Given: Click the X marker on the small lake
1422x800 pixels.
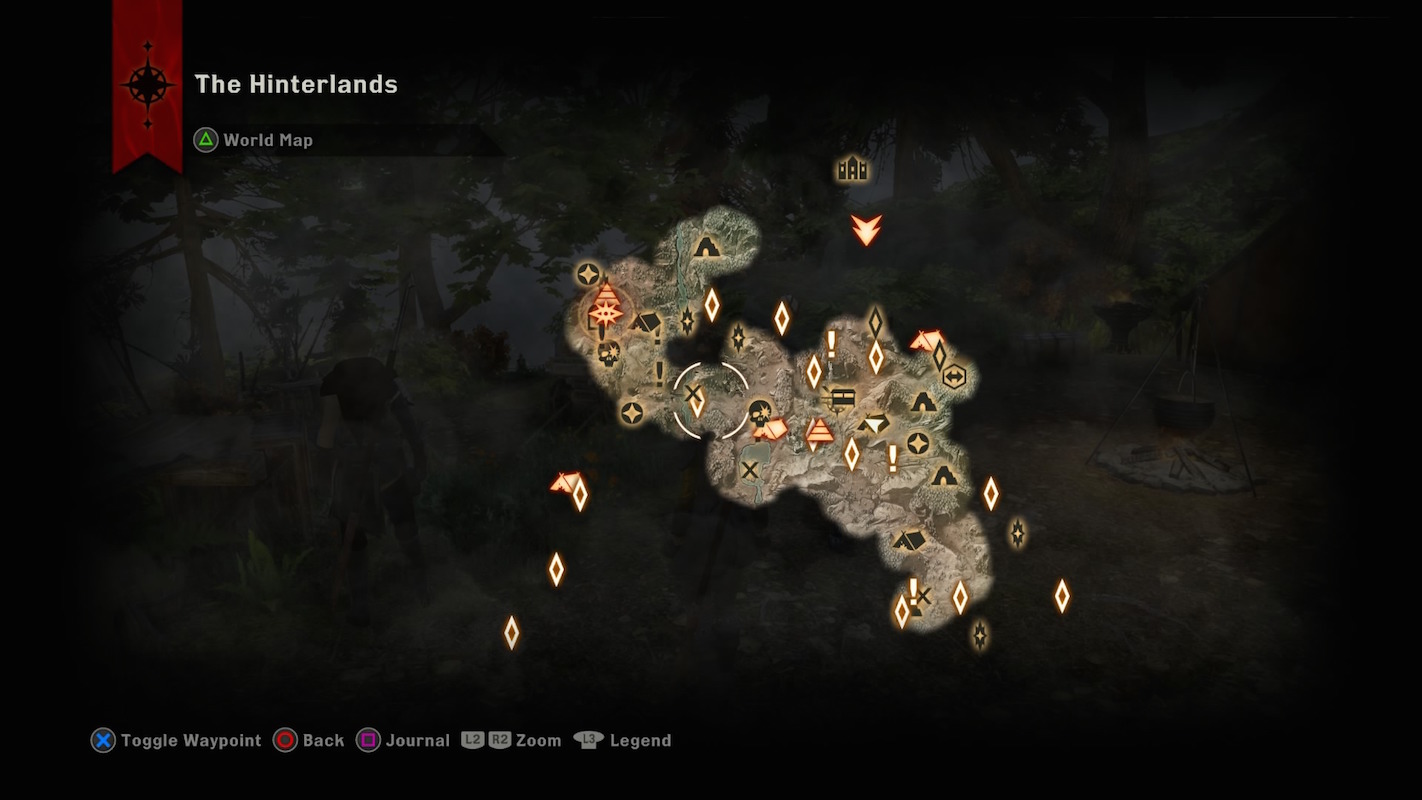Looking at the screenshot, I should point(749,469).
